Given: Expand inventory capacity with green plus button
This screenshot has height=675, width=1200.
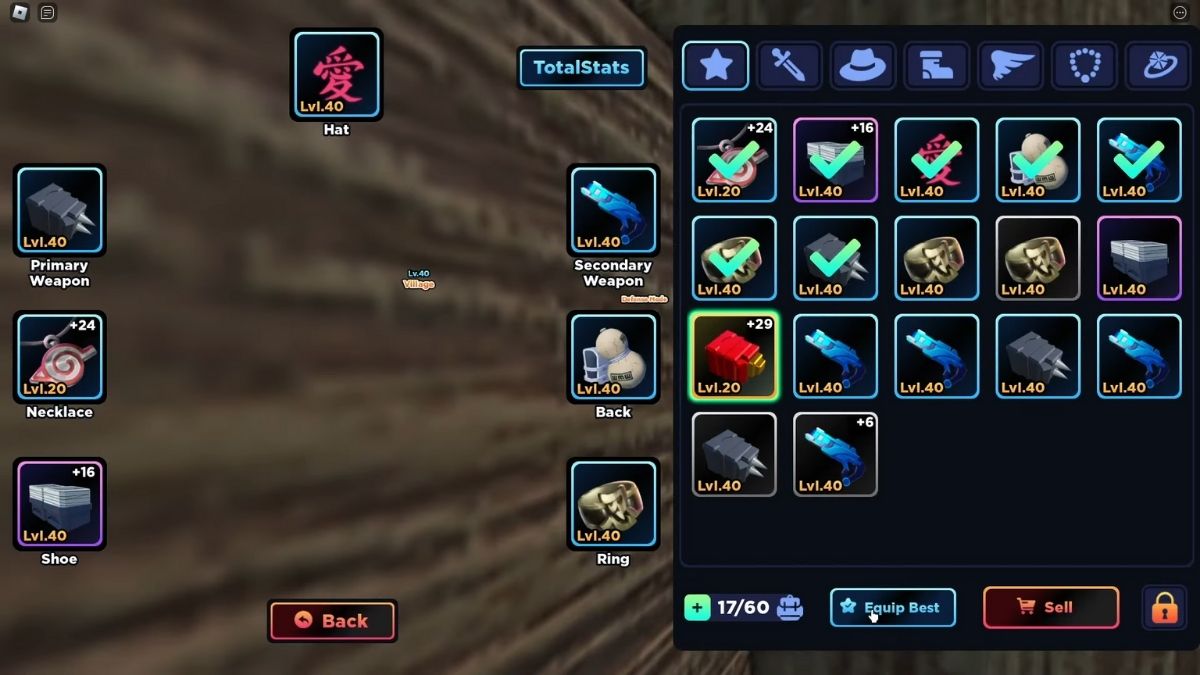Looking at the screenshot, I should click(697, 607).
